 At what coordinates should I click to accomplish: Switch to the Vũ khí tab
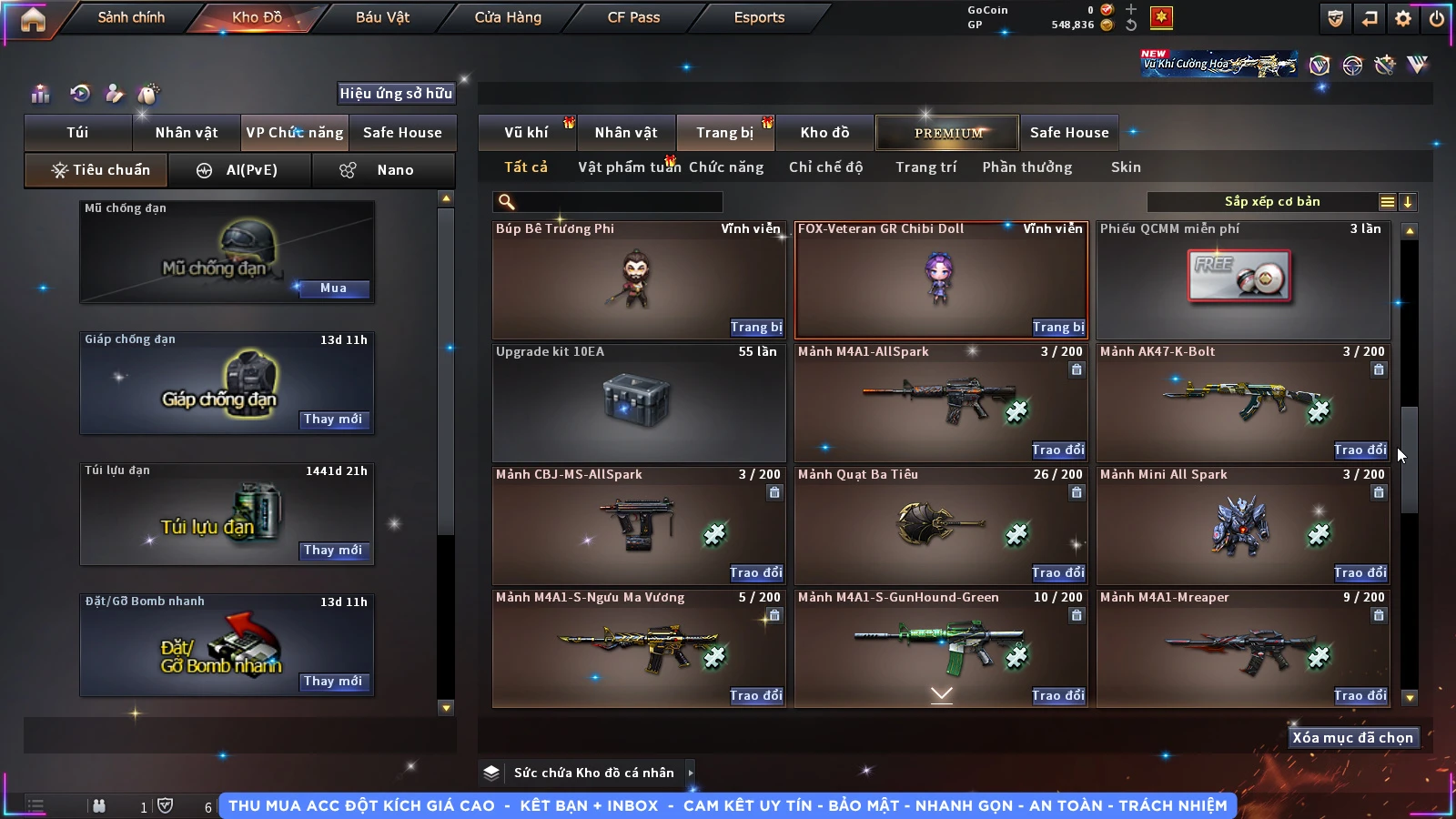[x=526, y=133]
